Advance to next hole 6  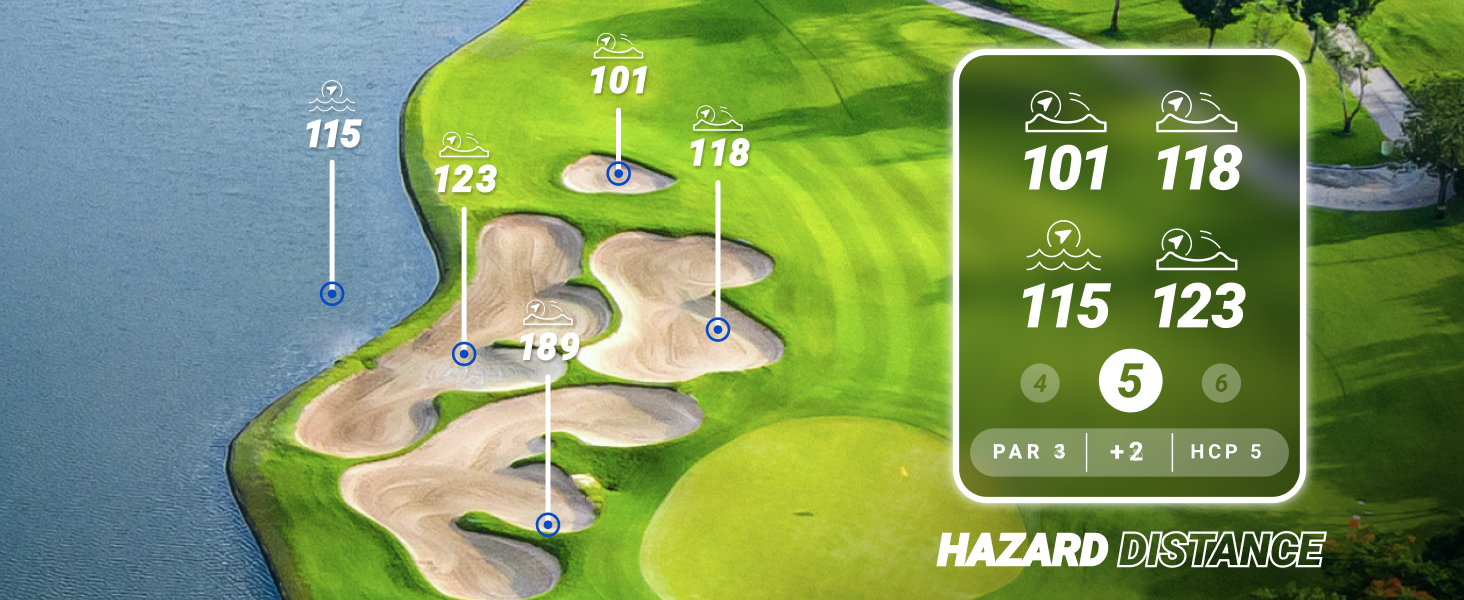click(x=1221, y=383)
